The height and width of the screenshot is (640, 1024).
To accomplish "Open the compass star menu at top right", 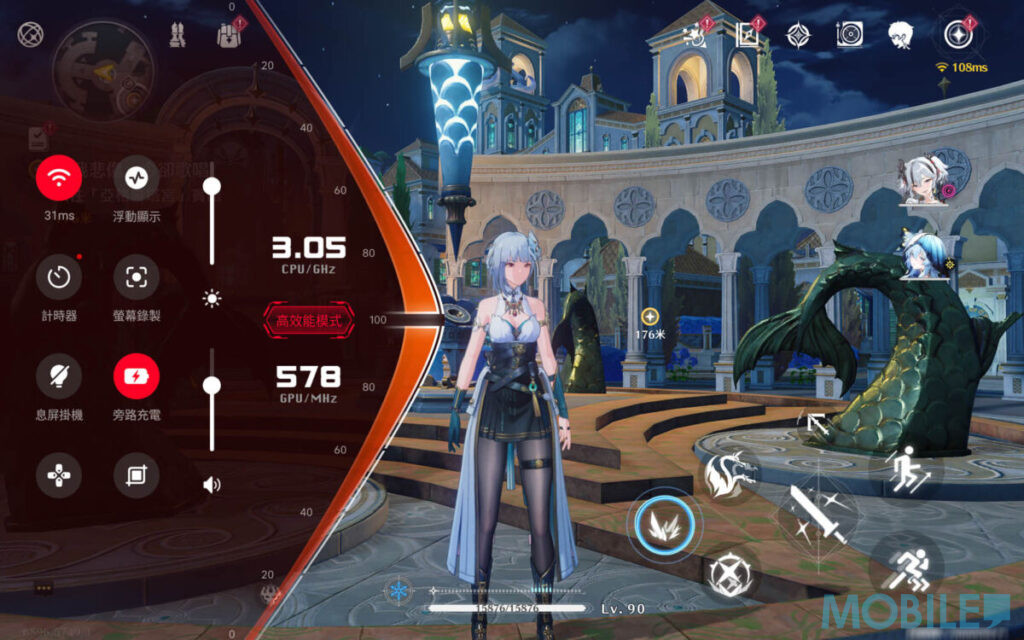I will tap(957, 35).
